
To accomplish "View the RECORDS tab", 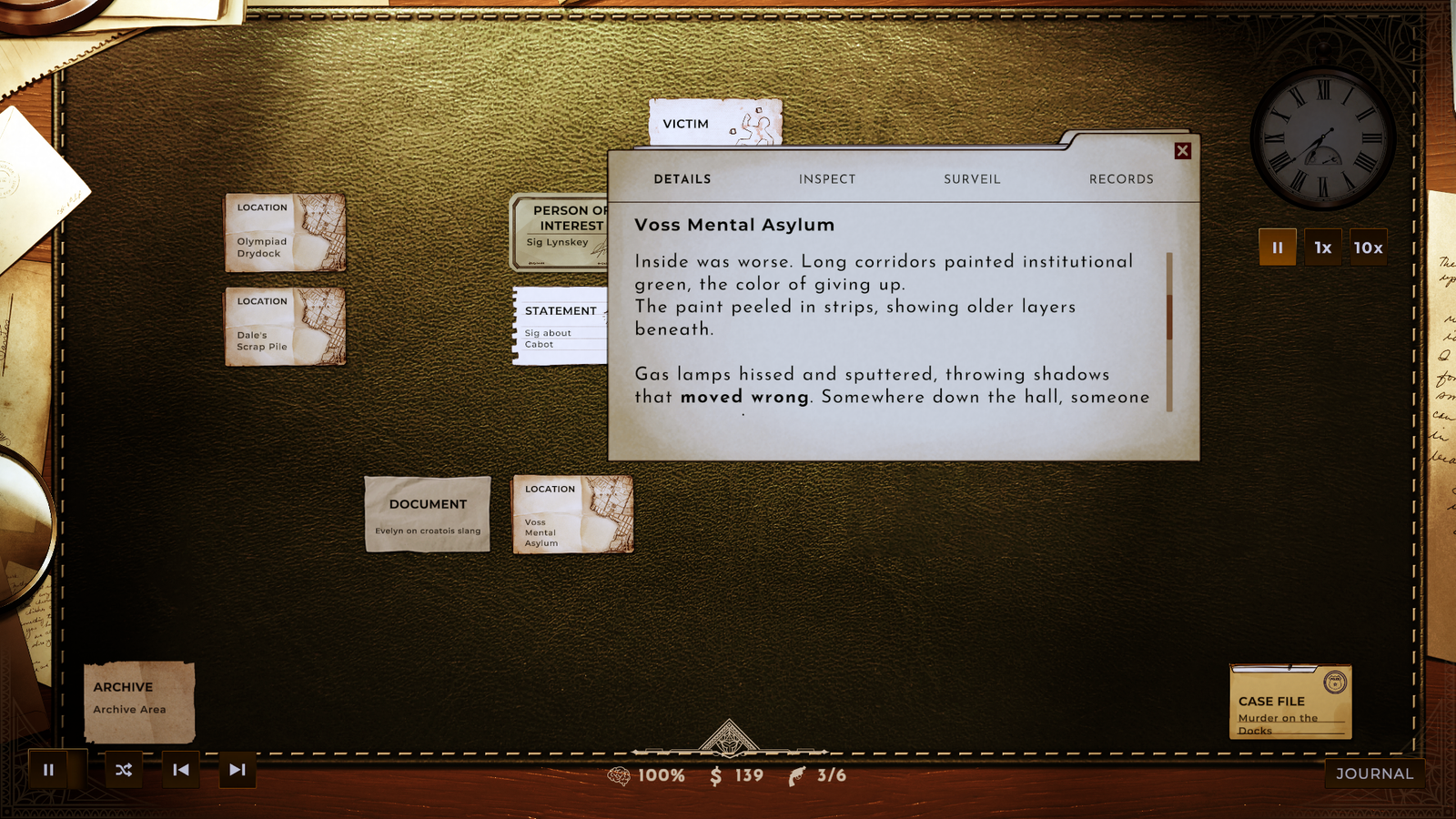I will tap(1121, 179).
